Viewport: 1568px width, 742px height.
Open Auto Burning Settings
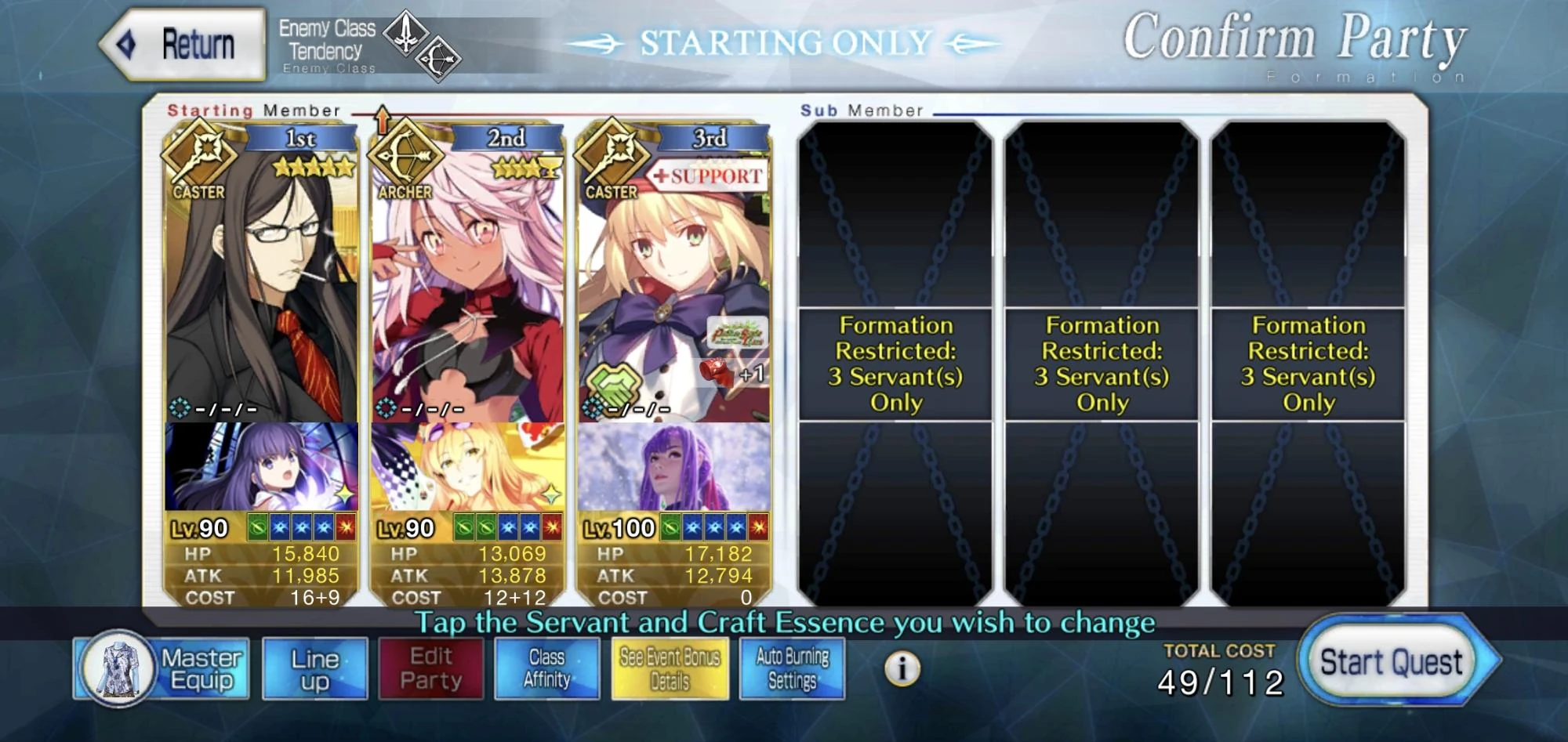[793, 668]
